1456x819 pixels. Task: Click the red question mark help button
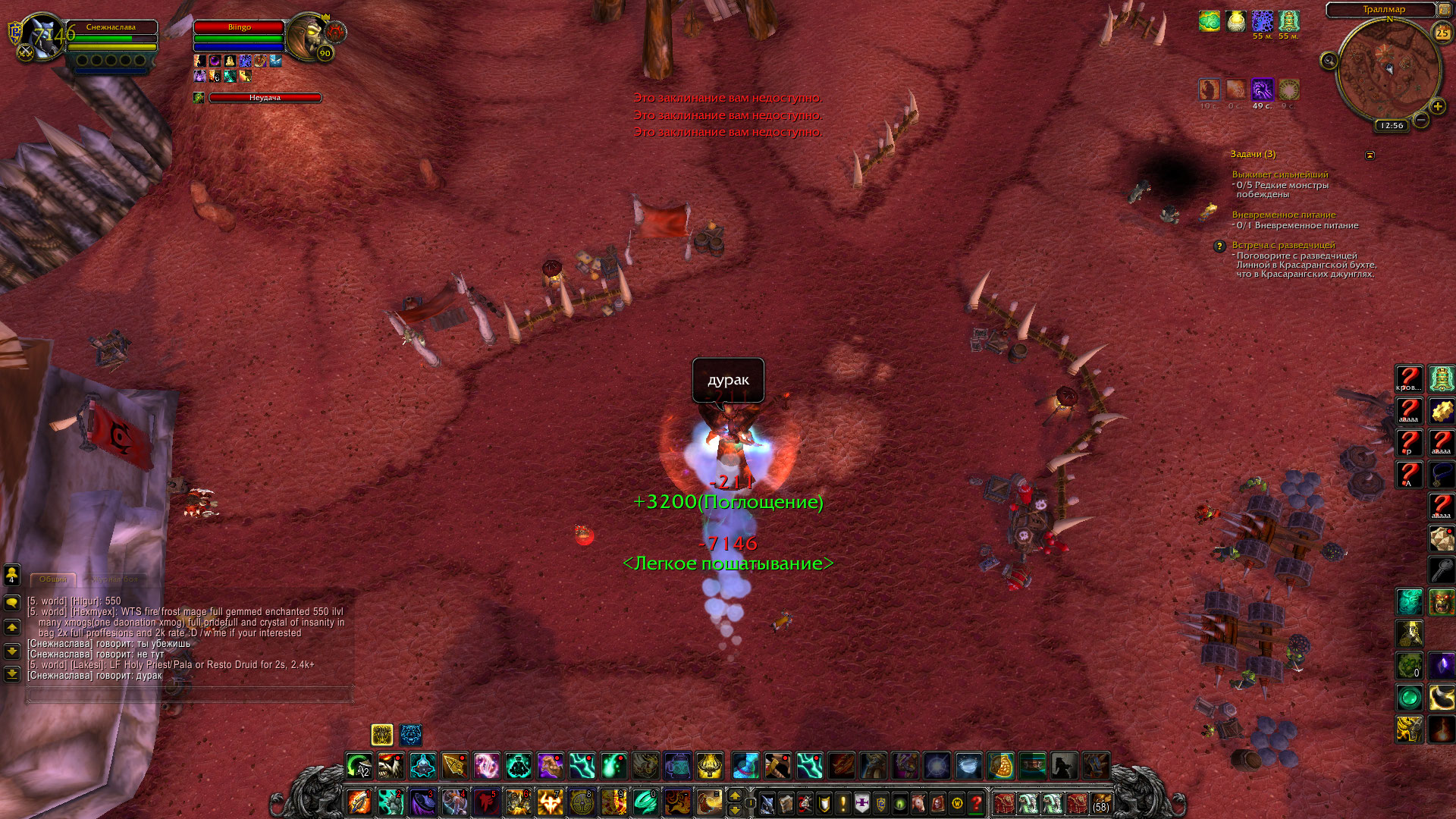(x=977, y=802)
